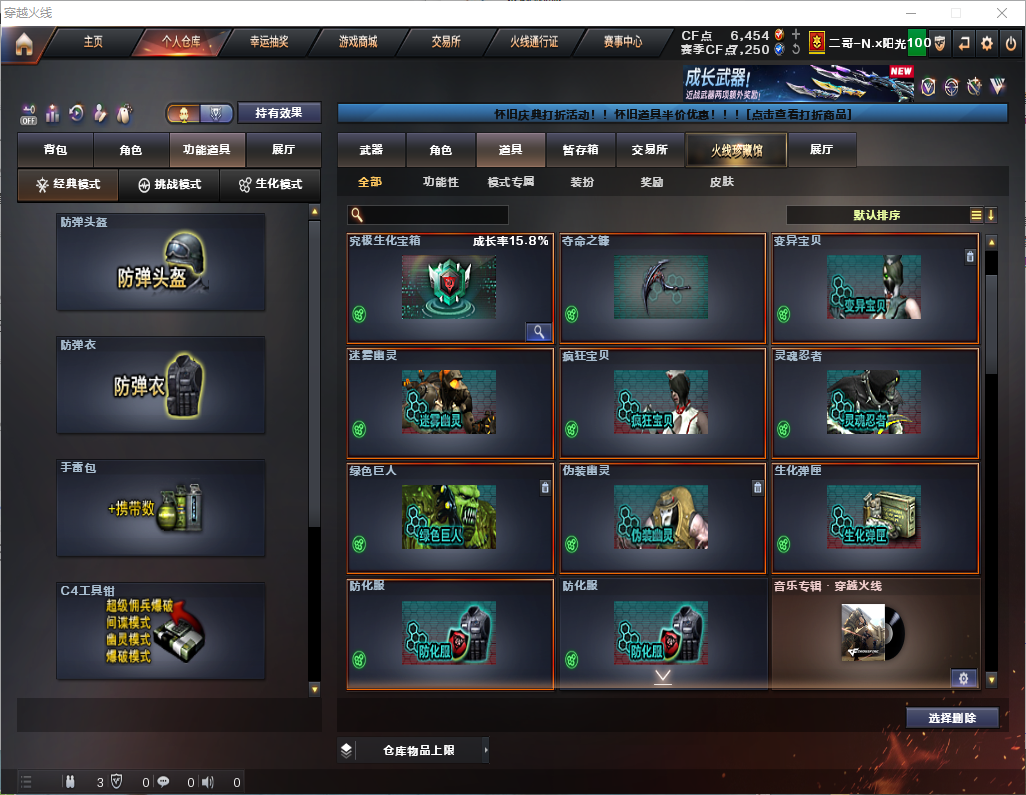Show the 皮肤 skins filter
The width and height of the screenshot is (1026, 795).
click(x=721, y=182)
